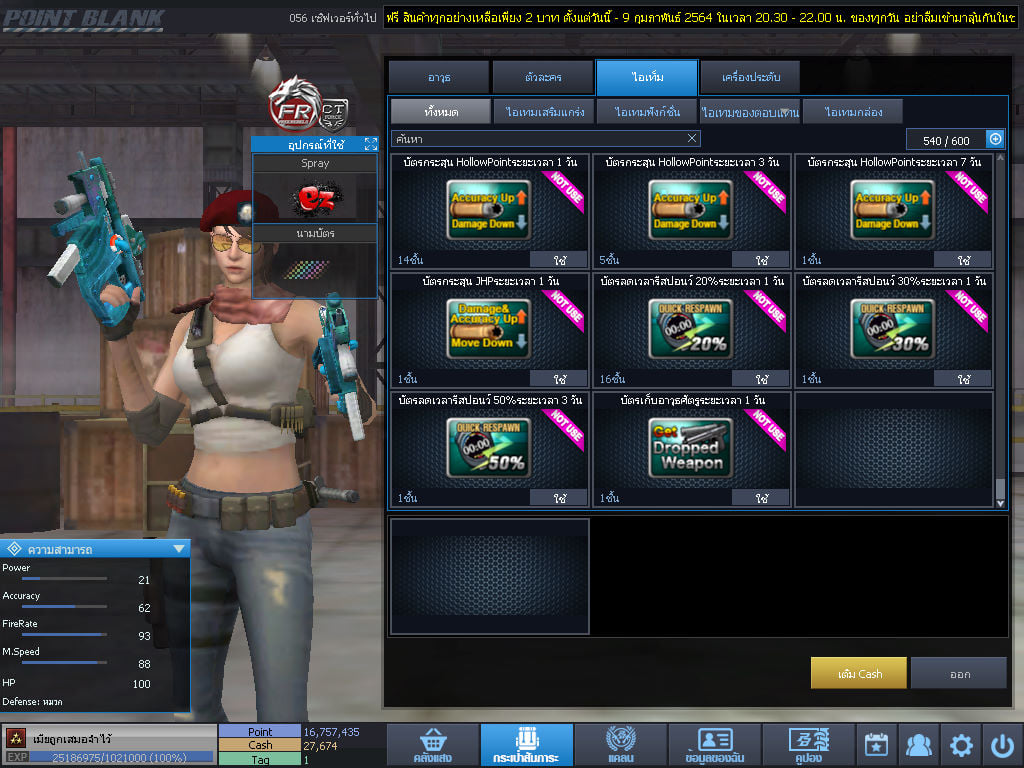Viewport: 1024px width, 768px height.
Task: Exit inventory with the ออก button
Action: pyautogui.click(x=959, y=673)
